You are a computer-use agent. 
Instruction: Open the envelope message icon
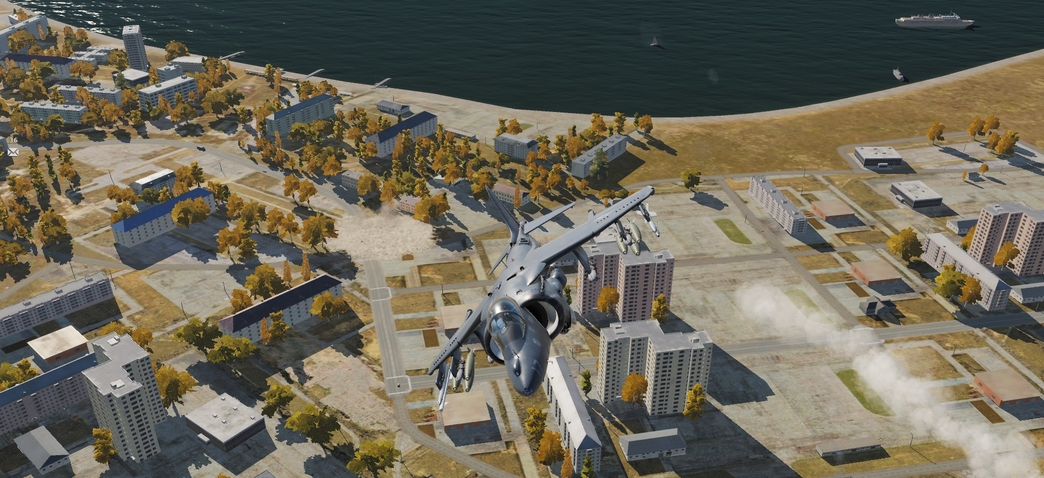point(13,152)
